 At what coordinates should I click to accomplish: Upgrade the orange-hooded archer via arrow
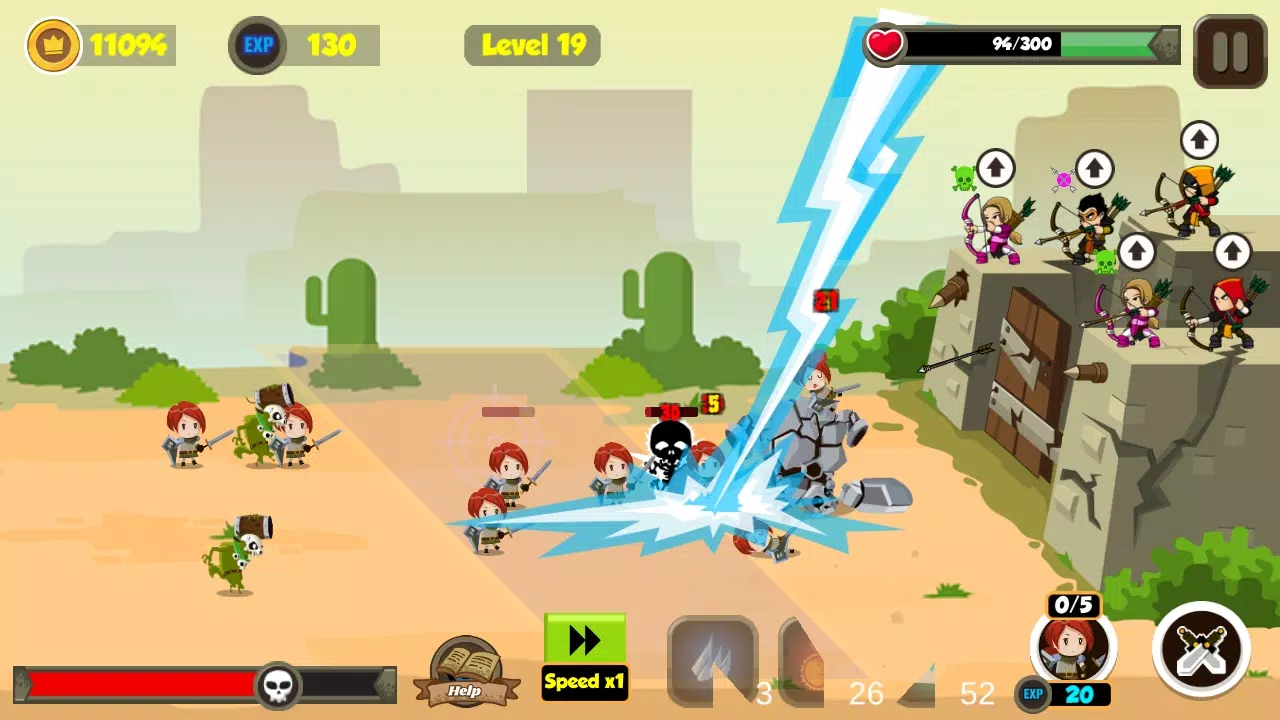(1199, 140)
